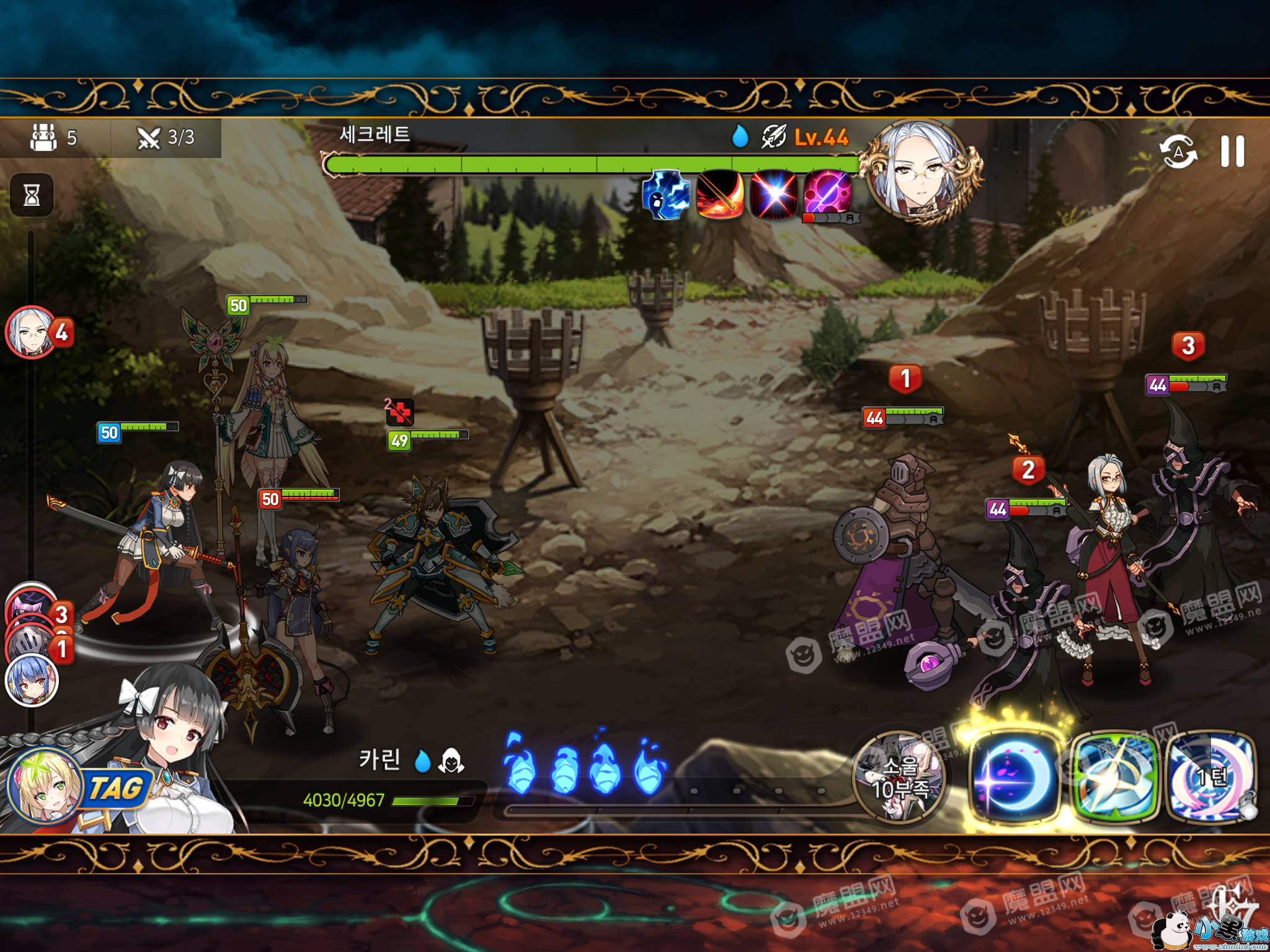Viewport: 1270px width, 952px height.
Task: Inspect the boss's fiery slash skill icon
Action: 720,195
